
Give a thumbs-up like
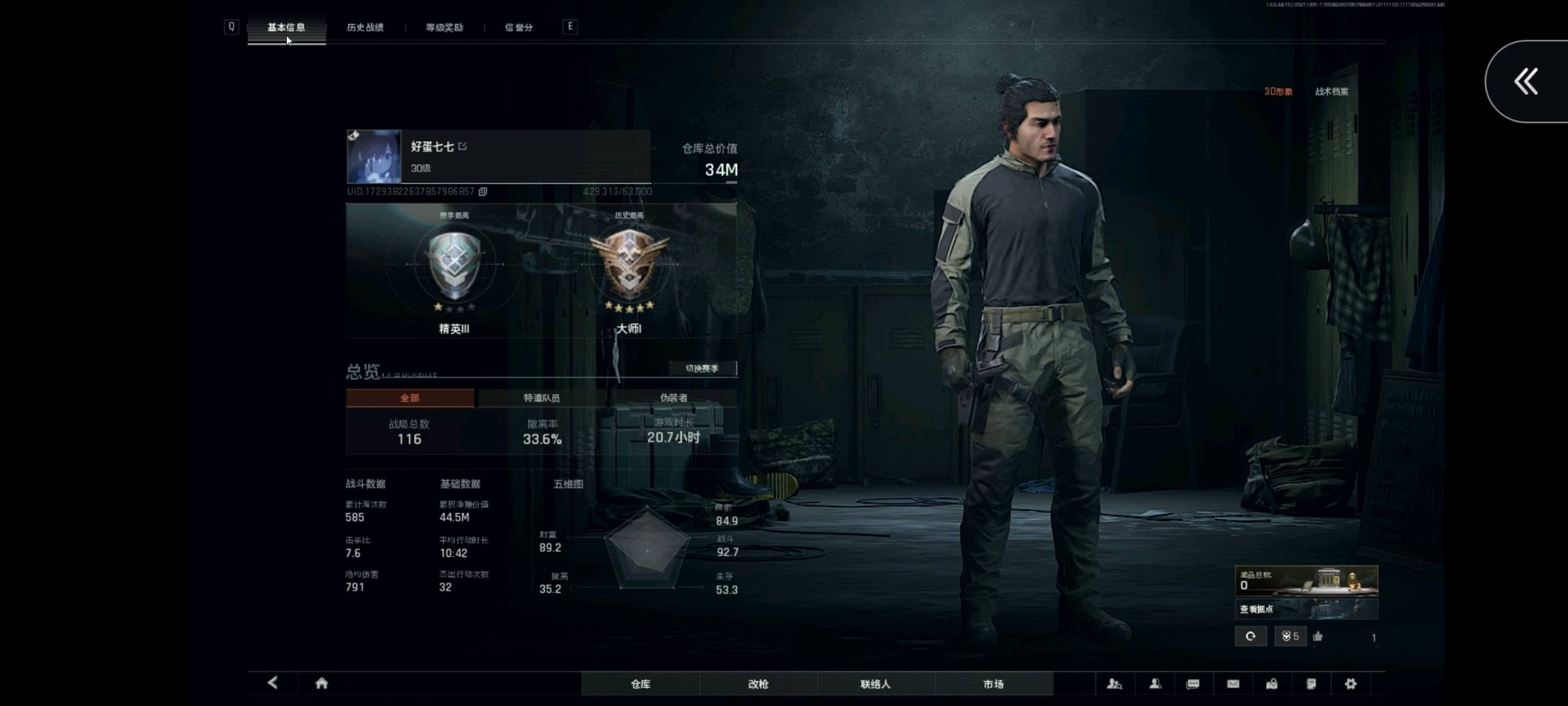(x=1318, y=636)
